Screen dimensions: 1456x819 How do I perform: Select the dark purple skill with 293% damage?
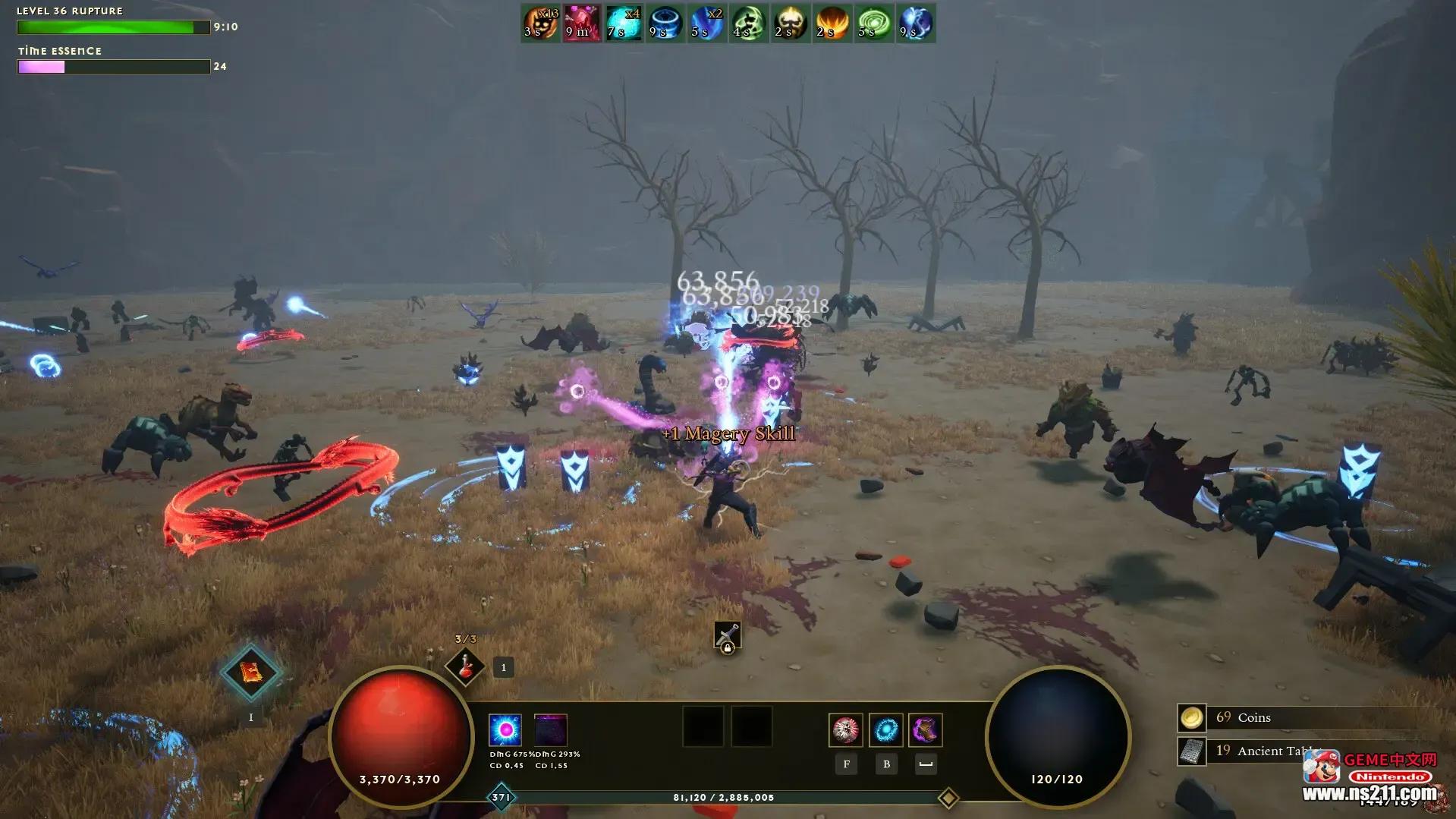coord(551,730)
